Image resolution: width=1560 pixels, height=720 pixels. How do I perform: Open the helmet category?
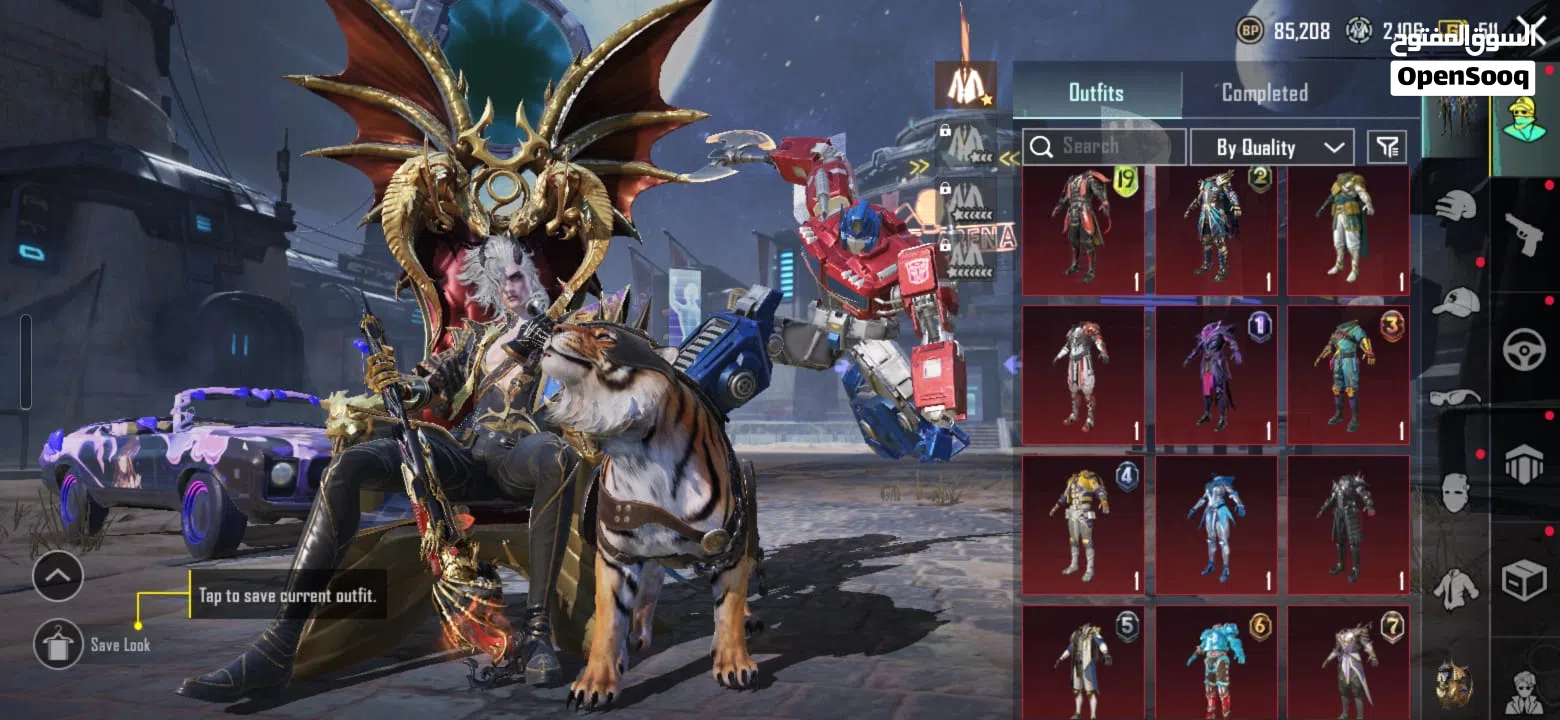1455,207
